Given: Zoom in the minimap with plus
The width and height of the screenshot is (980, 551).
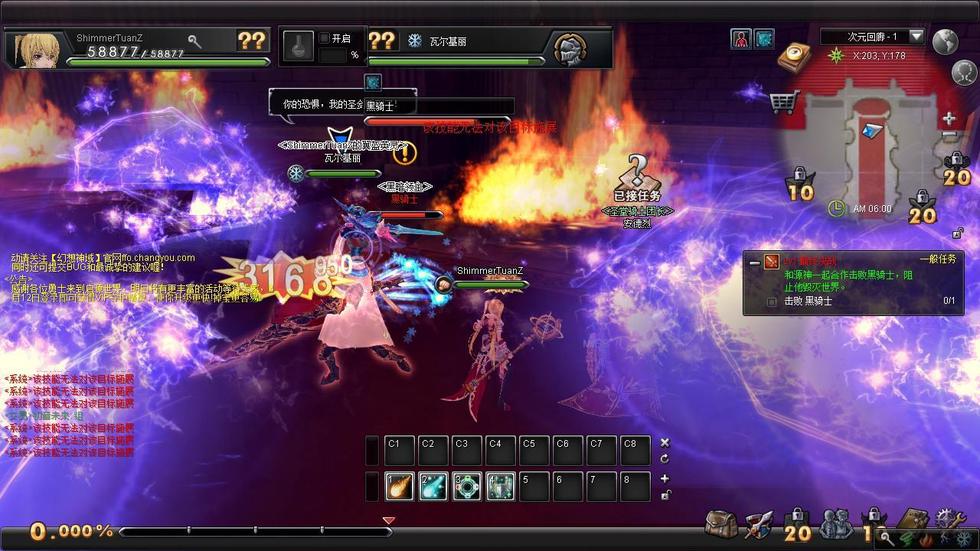Looking at the screenshot, I should tap(948, 119).
